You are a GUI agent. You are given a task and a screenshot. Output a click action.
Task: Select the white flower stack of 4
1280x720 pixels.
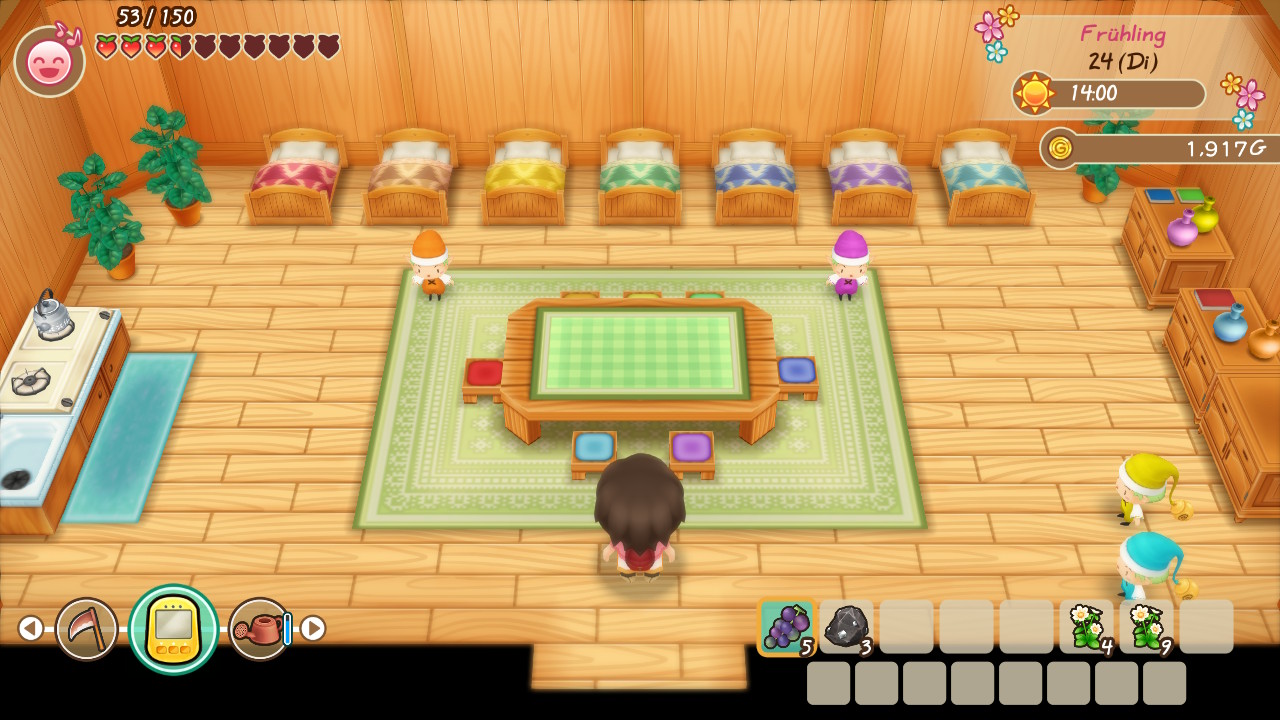click(1086, 627)
